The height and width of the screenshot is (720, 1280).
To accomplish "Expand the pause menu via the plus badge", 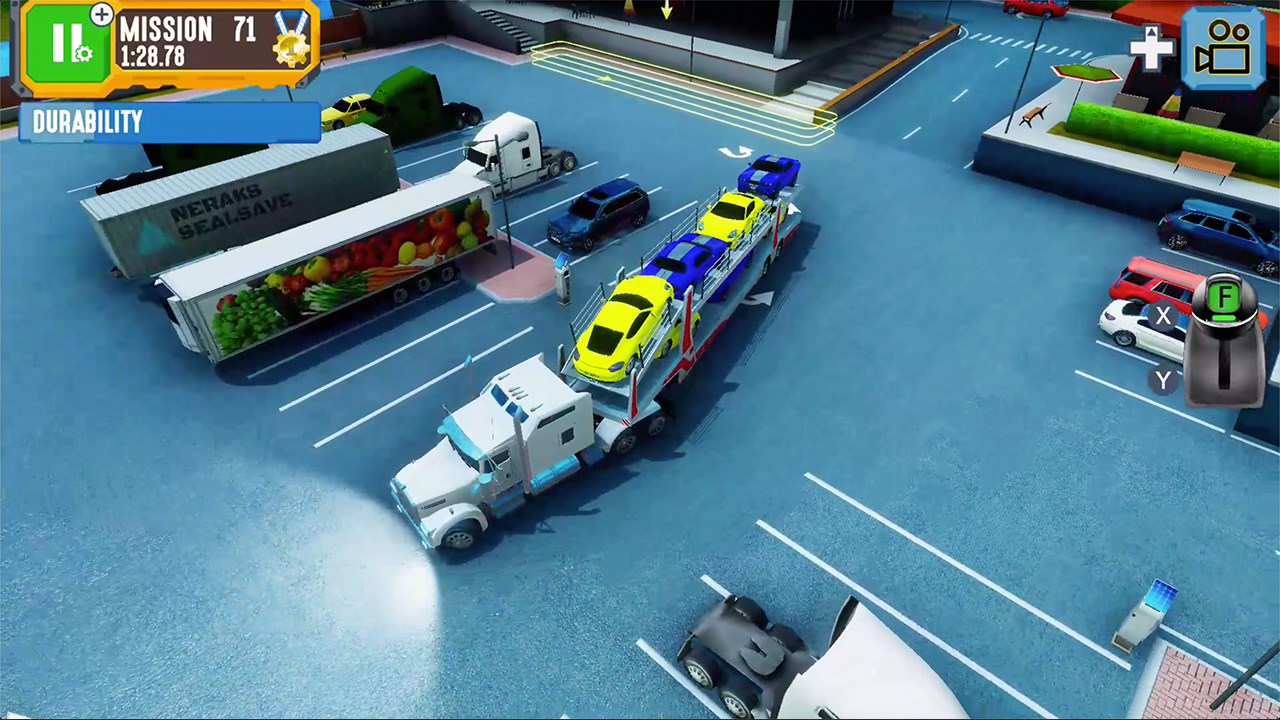I will point(101,15).
